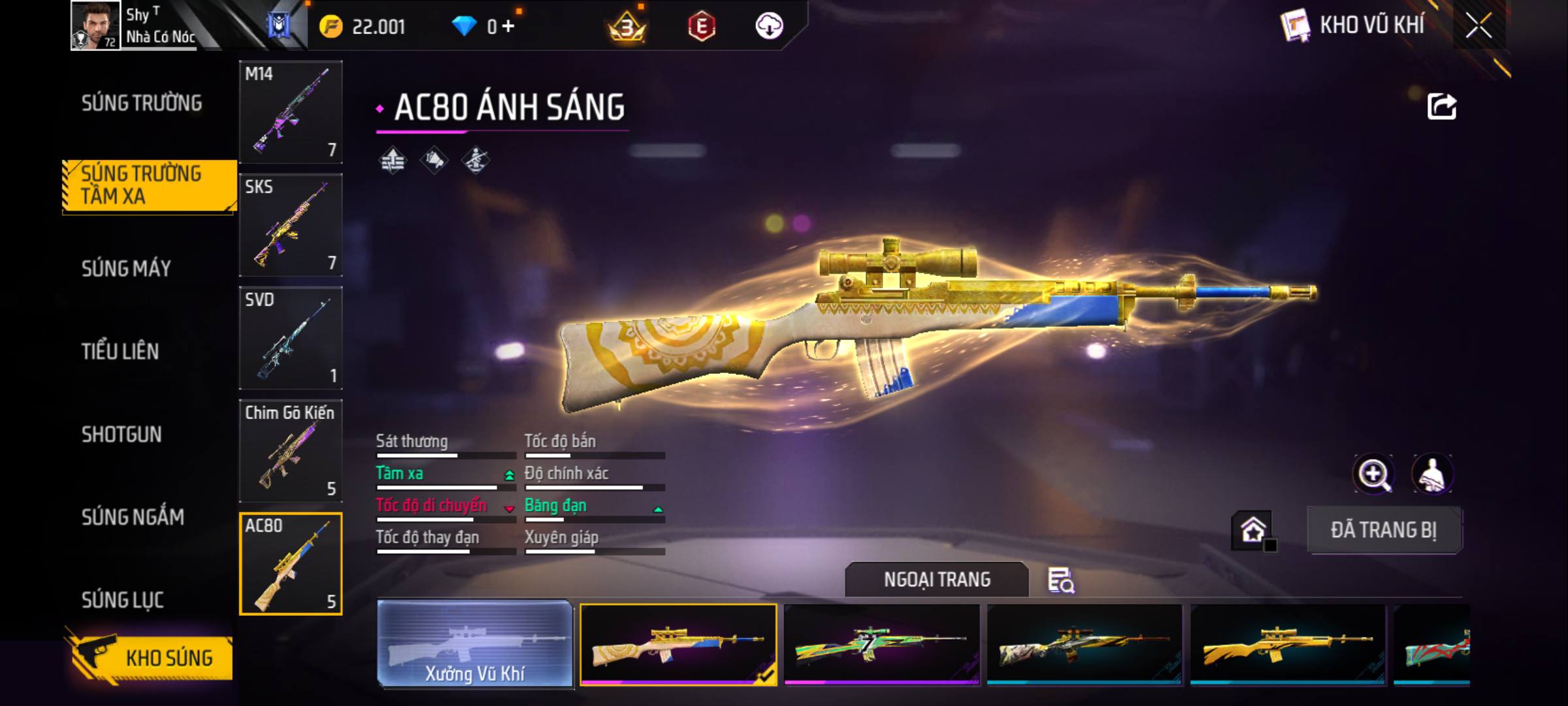Click the ĐÃ TRANG BỊ button
Screen dimensions: 1568x706
(1384, 530)
